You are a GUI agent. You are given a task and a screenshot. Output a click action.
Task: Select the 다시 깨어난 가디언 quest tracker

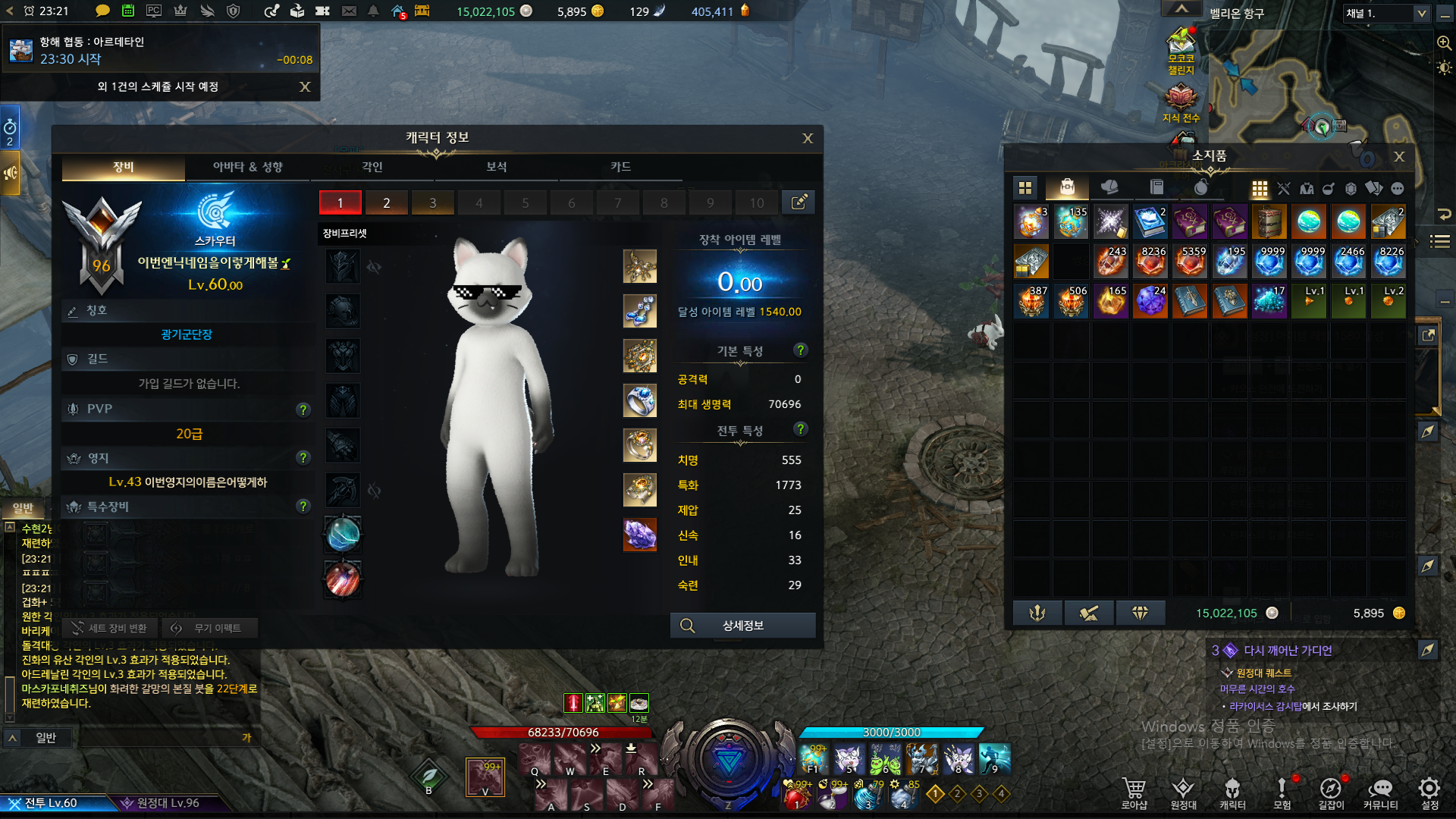(1287, 651)
